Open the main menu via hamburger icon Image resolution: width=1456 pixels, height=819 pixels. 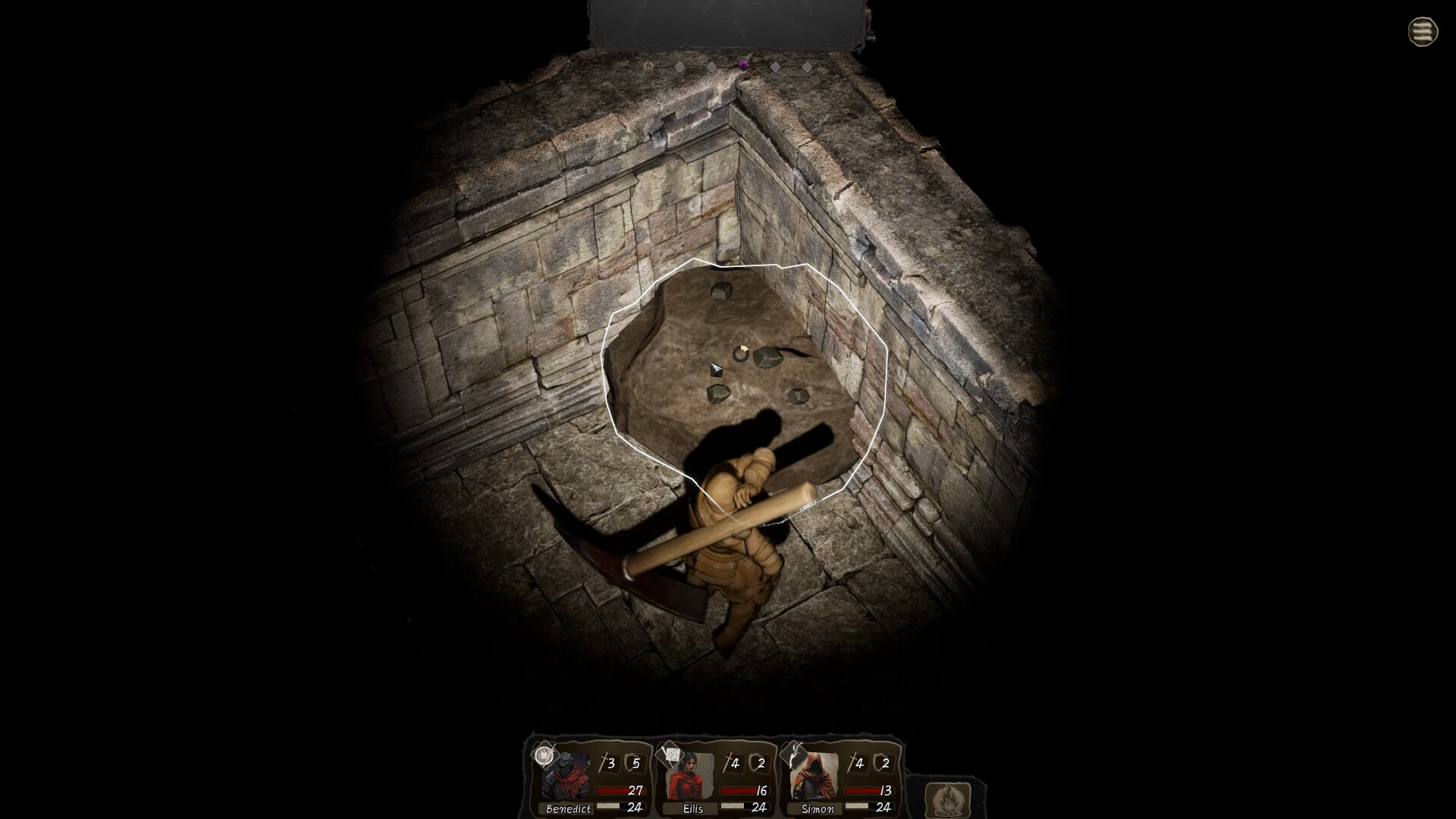click(x=1424, y=32)
